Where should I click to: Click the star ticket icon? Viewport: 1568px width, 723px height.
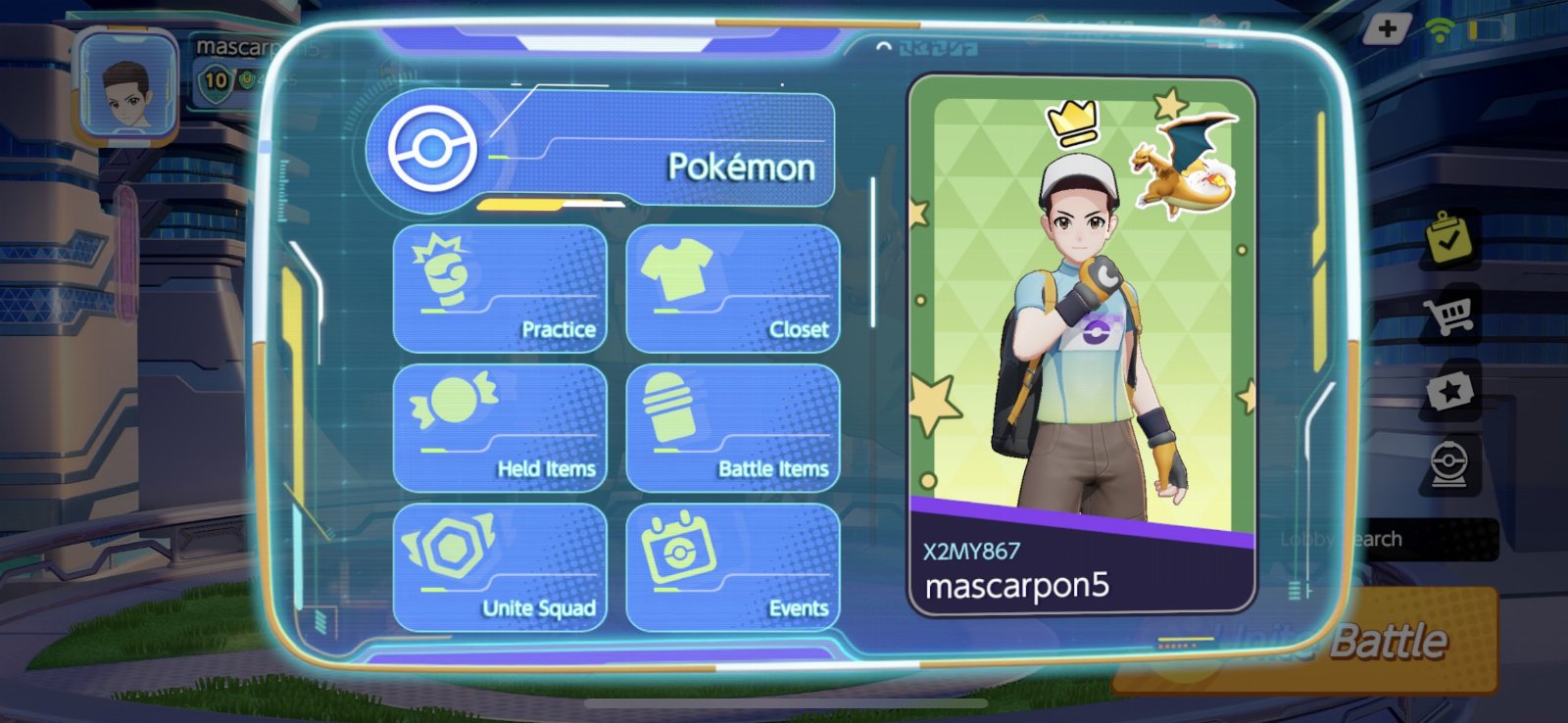(x=1449, y=392)
